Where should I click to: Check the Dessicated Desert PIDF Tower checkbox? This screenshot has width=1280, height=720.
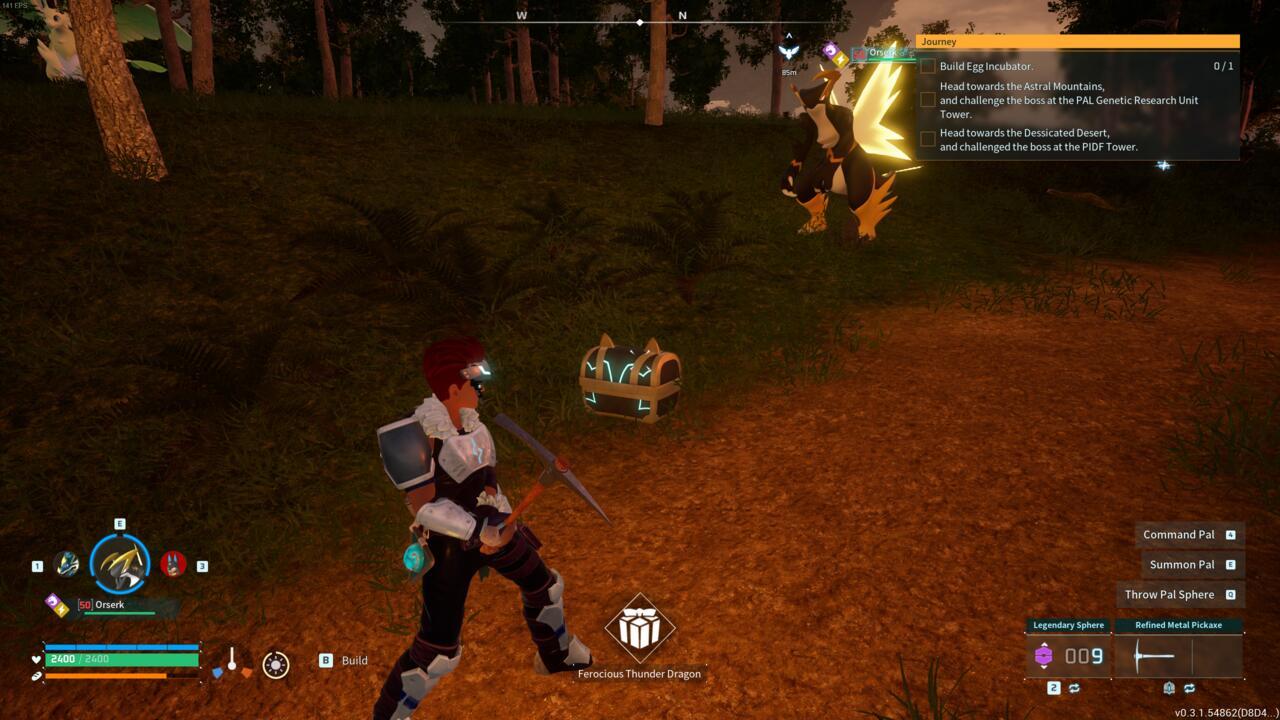tap(928, 138)
